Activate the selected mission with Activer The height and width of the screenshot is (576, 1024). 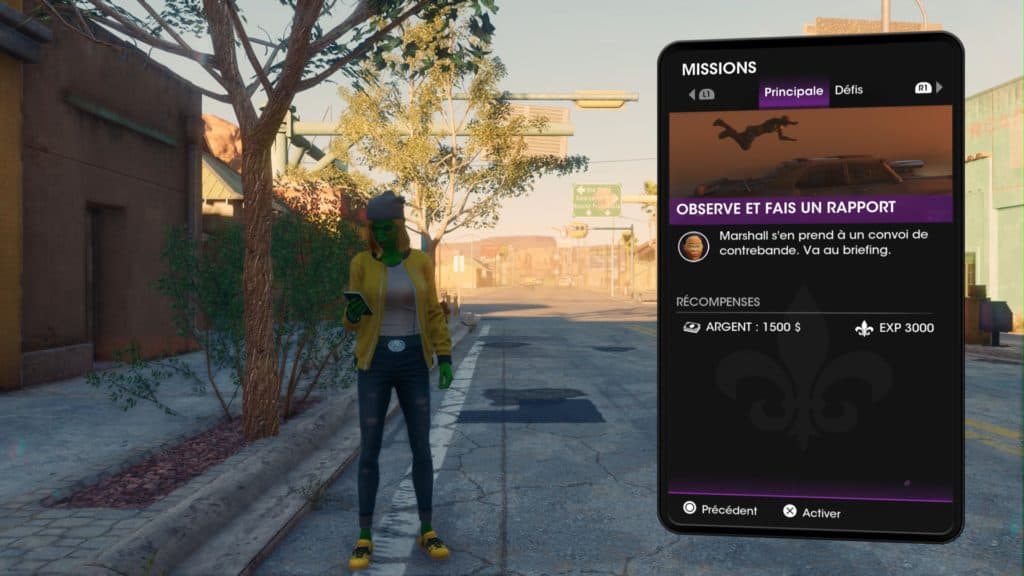(x=811, y=513)
